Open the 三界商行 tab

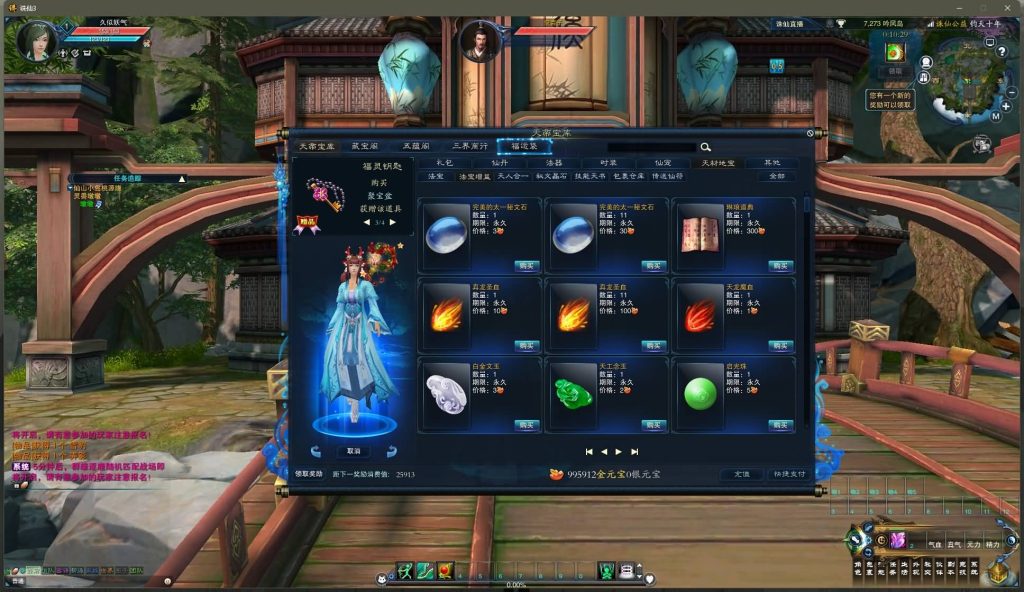[x=469, y=146]
